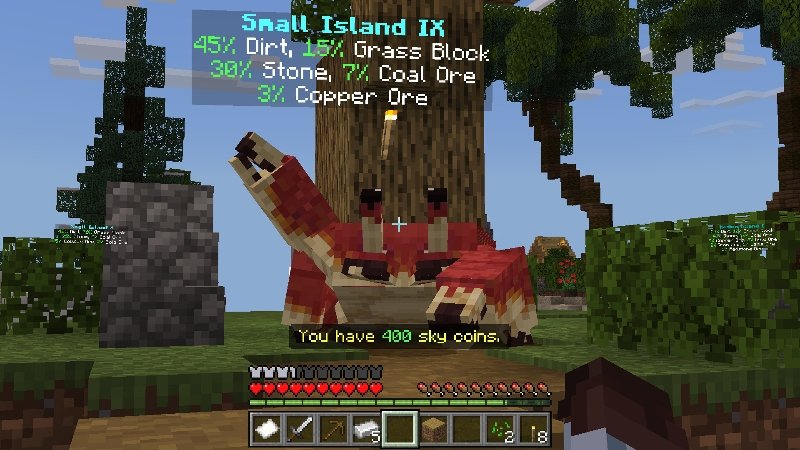Select the iron ingot stack of 5

(367, 428)
